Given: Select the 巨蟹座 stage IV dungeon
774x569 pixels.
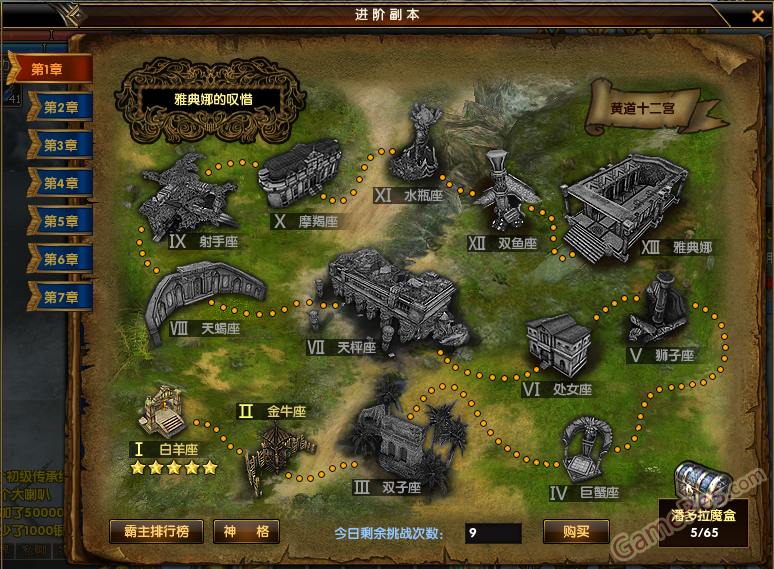Looking at the screenshot, I should (x=590, y=450).
